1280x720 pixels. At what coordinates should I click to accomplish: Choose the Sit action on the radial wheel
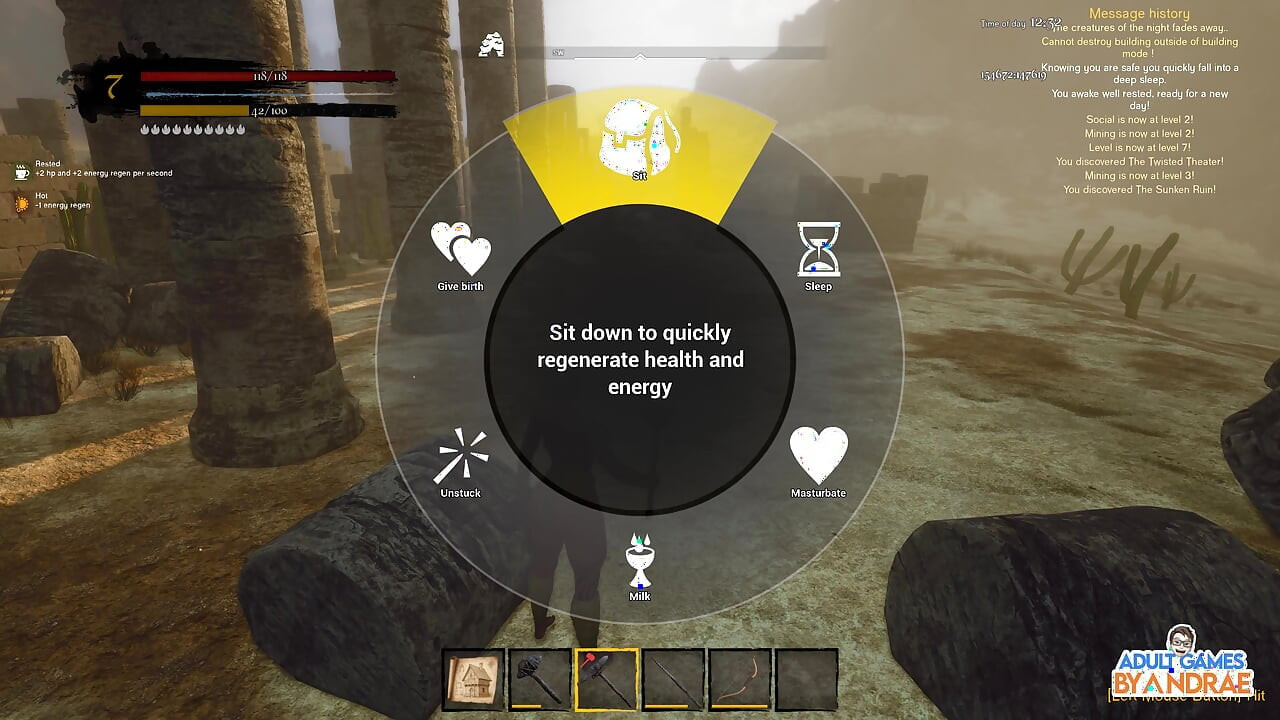(639, 141)
